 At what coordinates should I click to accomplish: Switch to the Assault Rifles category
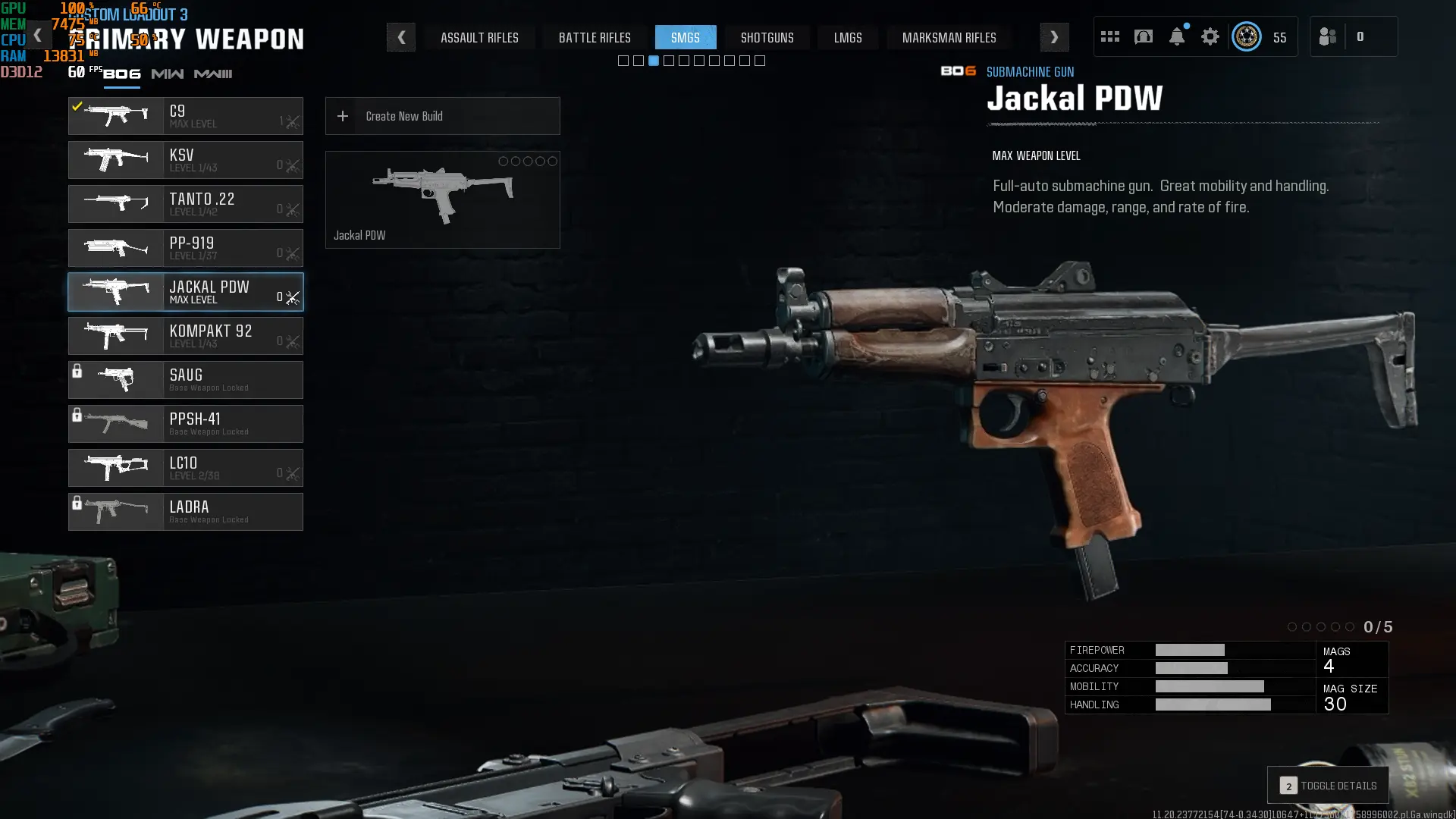pos(479,37)
